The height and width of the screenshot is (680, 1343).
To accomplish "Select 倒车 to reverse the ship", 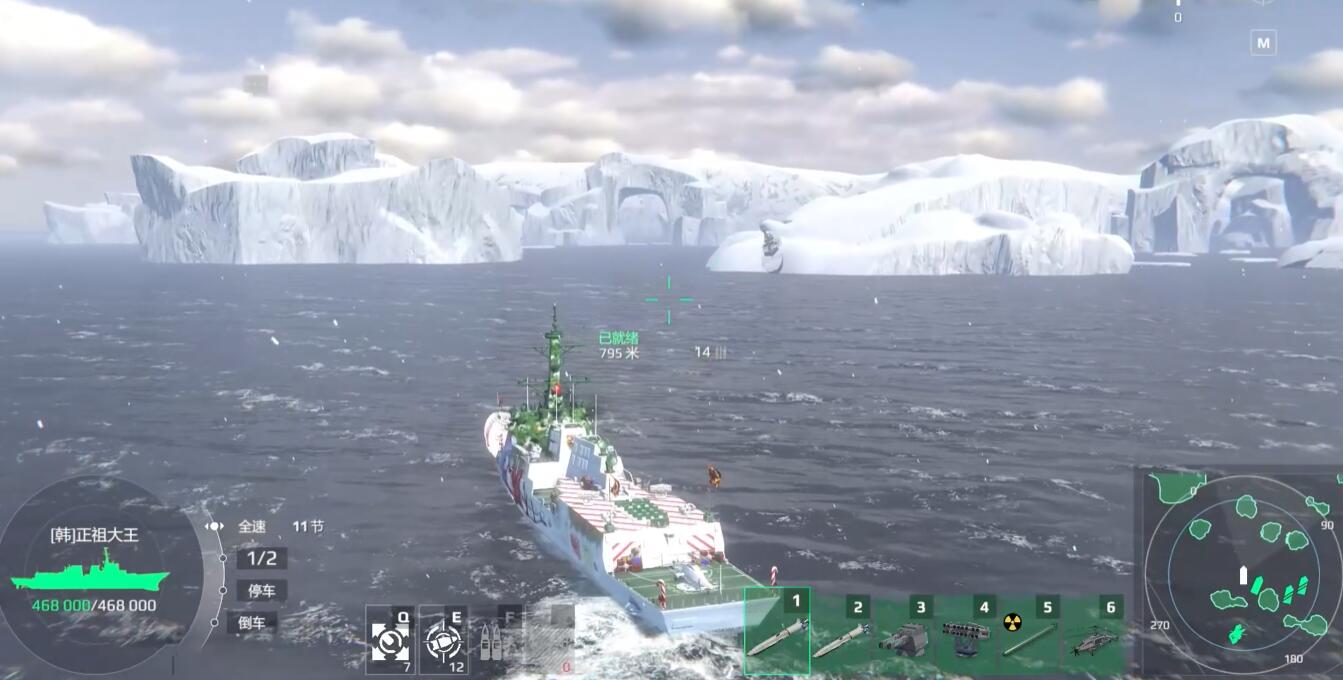I will click(x=252, y=622).
